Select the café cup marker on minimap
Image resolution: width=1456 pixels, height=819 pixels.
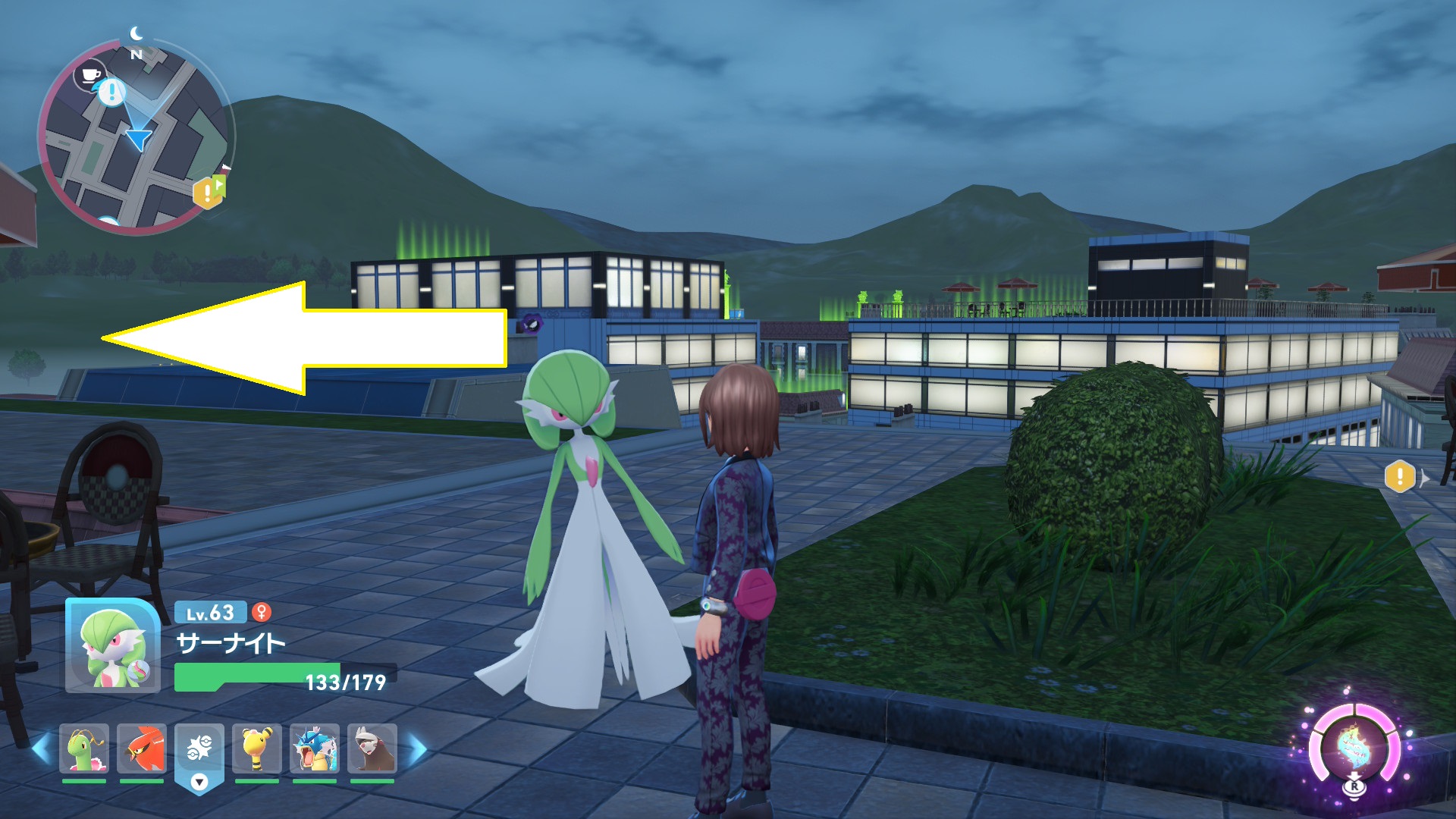(x=90, y=74)
